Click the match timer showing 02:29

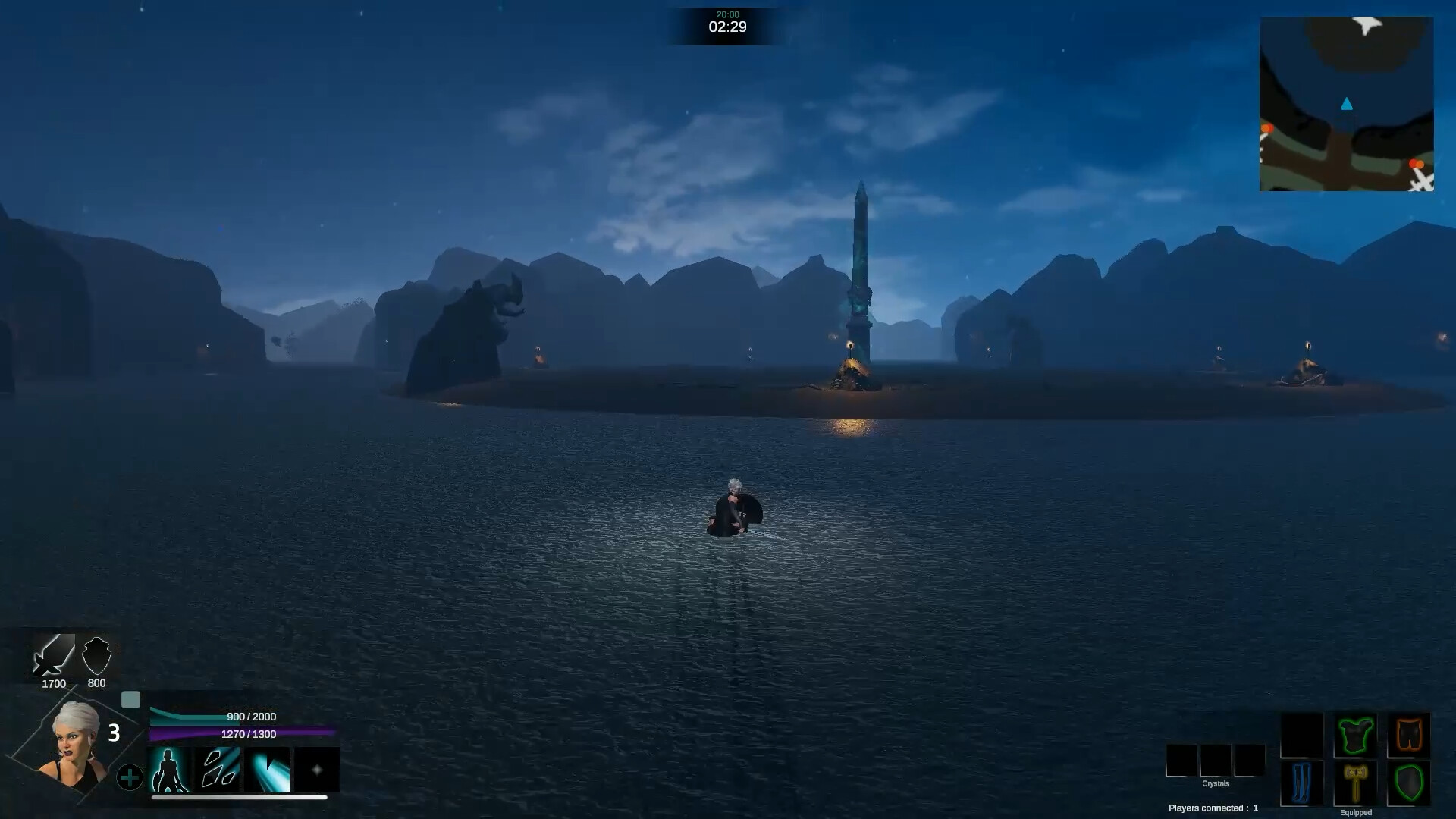[x=727, y=27]
